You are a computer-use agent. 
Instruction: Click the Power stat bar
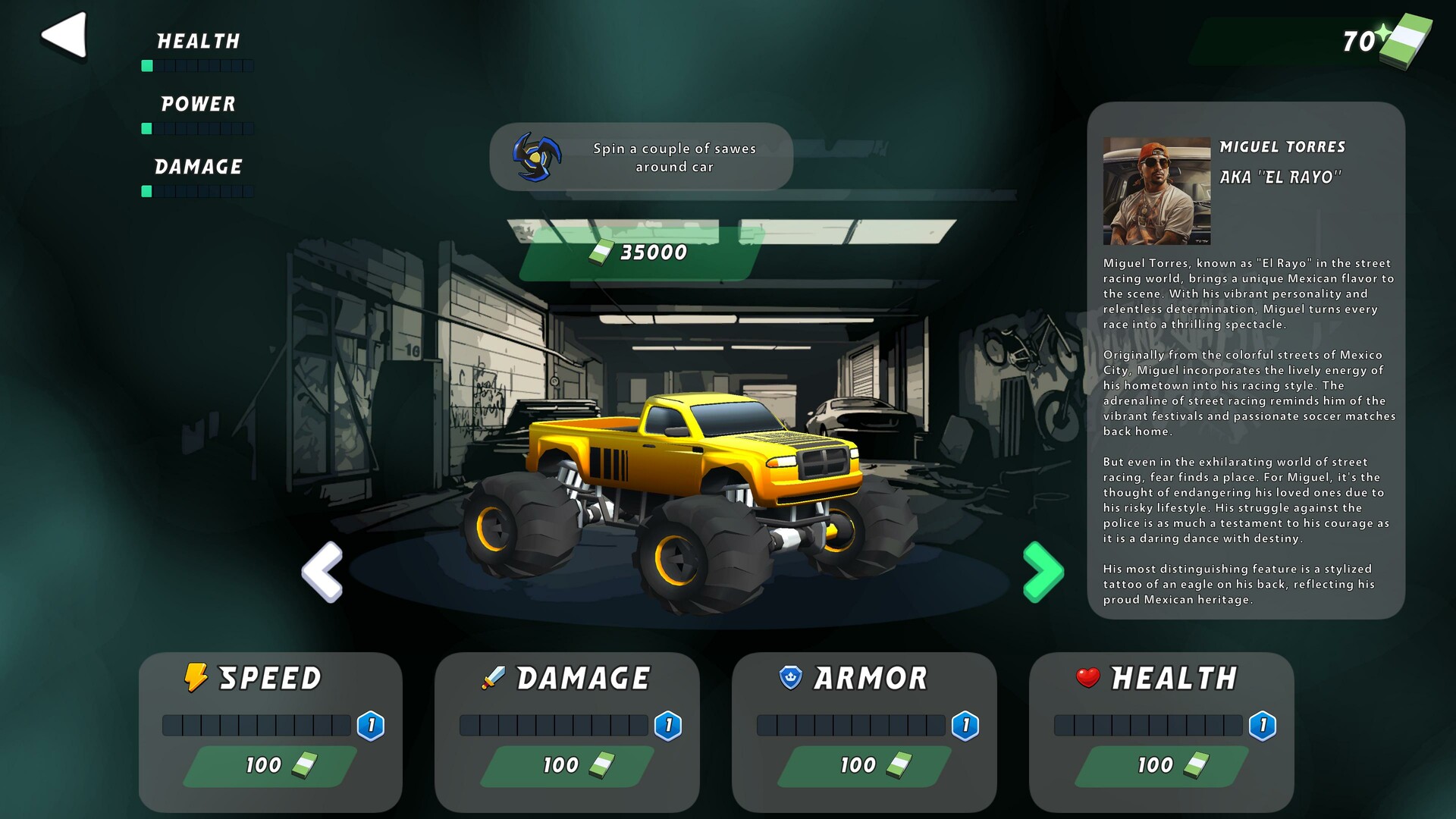pos(197,129)
